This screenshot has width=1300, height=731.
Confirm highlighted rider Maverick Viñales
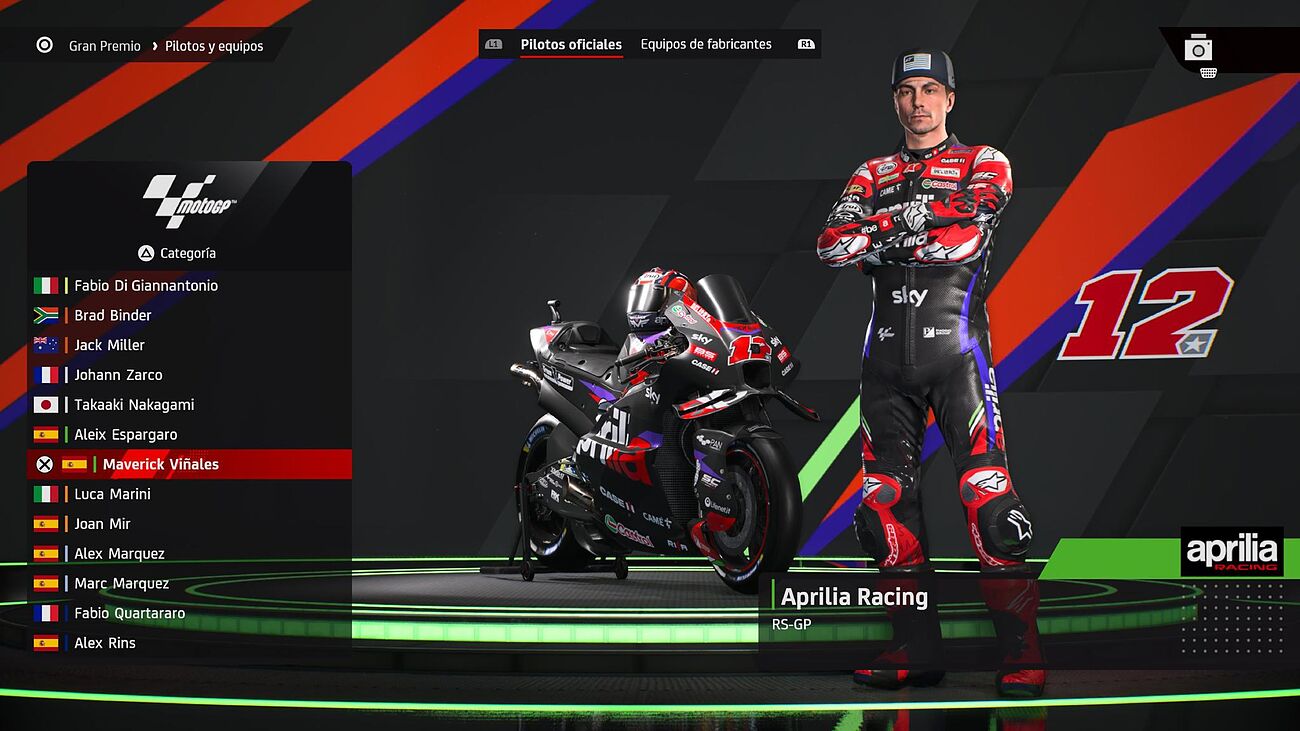tap(160, 464)
